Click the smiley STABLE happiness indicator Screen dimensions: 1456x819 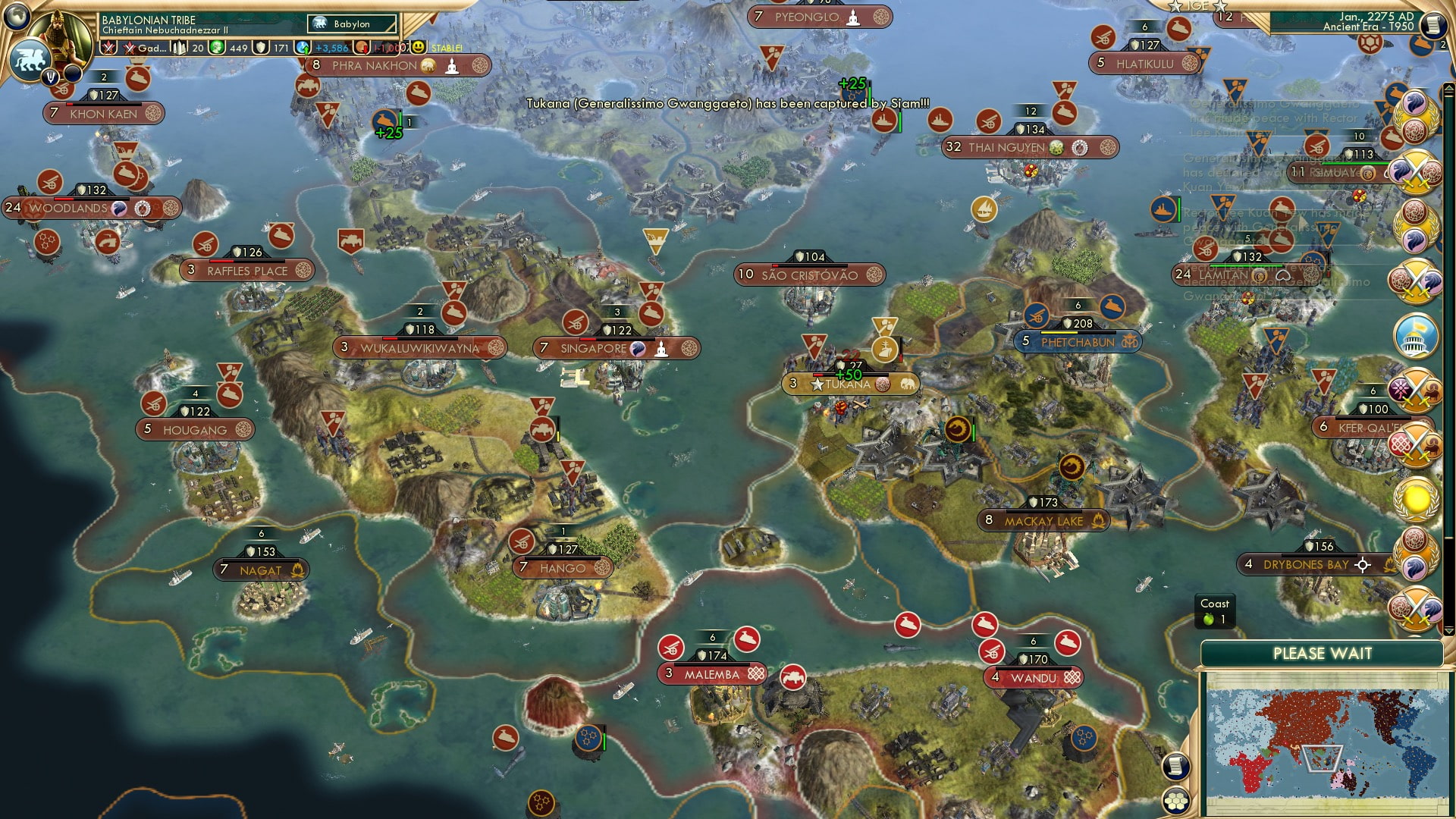419,47
